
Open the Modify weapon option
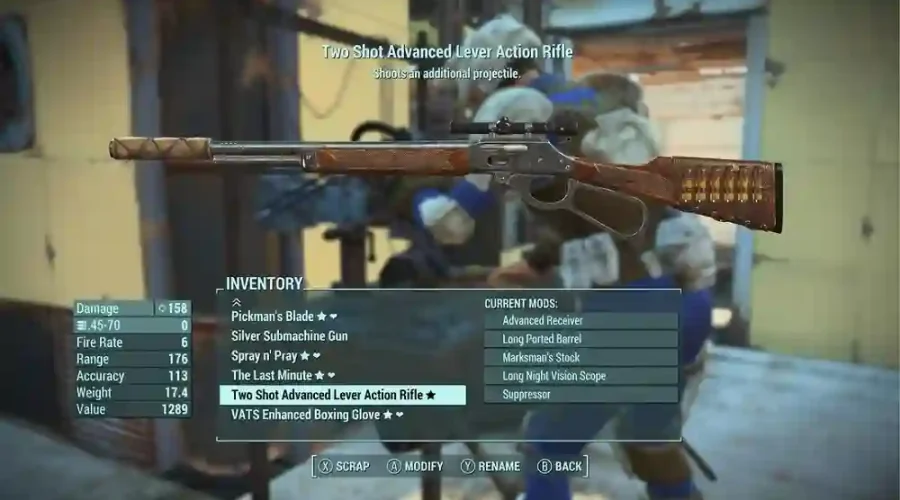tap(415, 466)
